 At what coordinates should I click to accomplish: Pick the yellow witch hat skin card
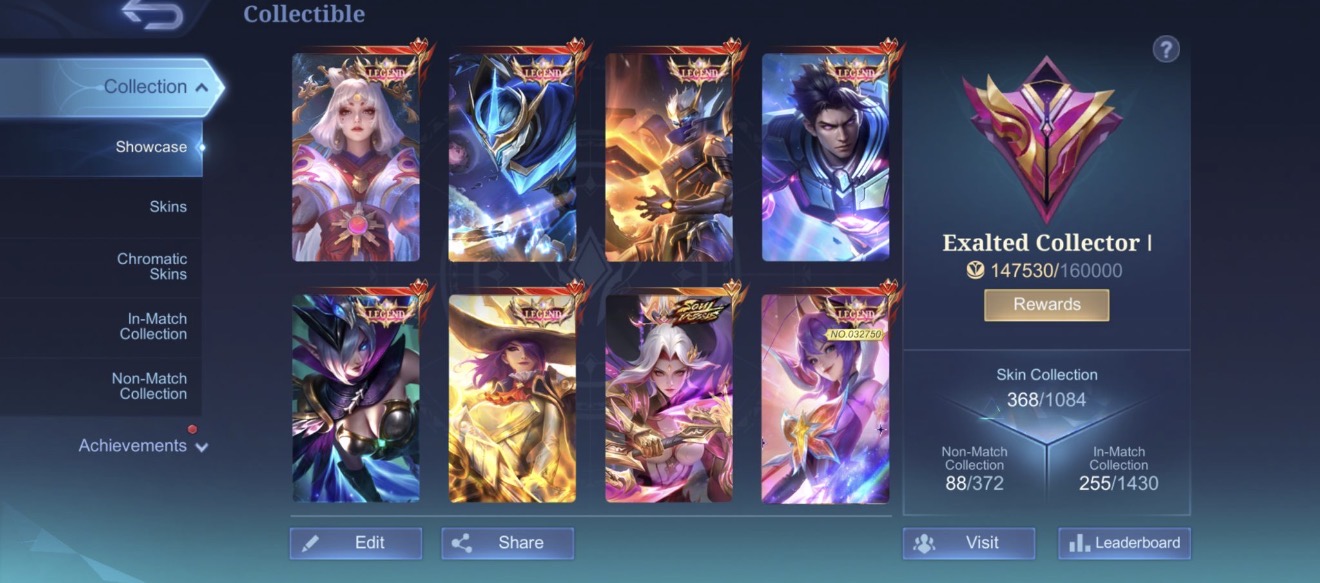pos(512,398)
